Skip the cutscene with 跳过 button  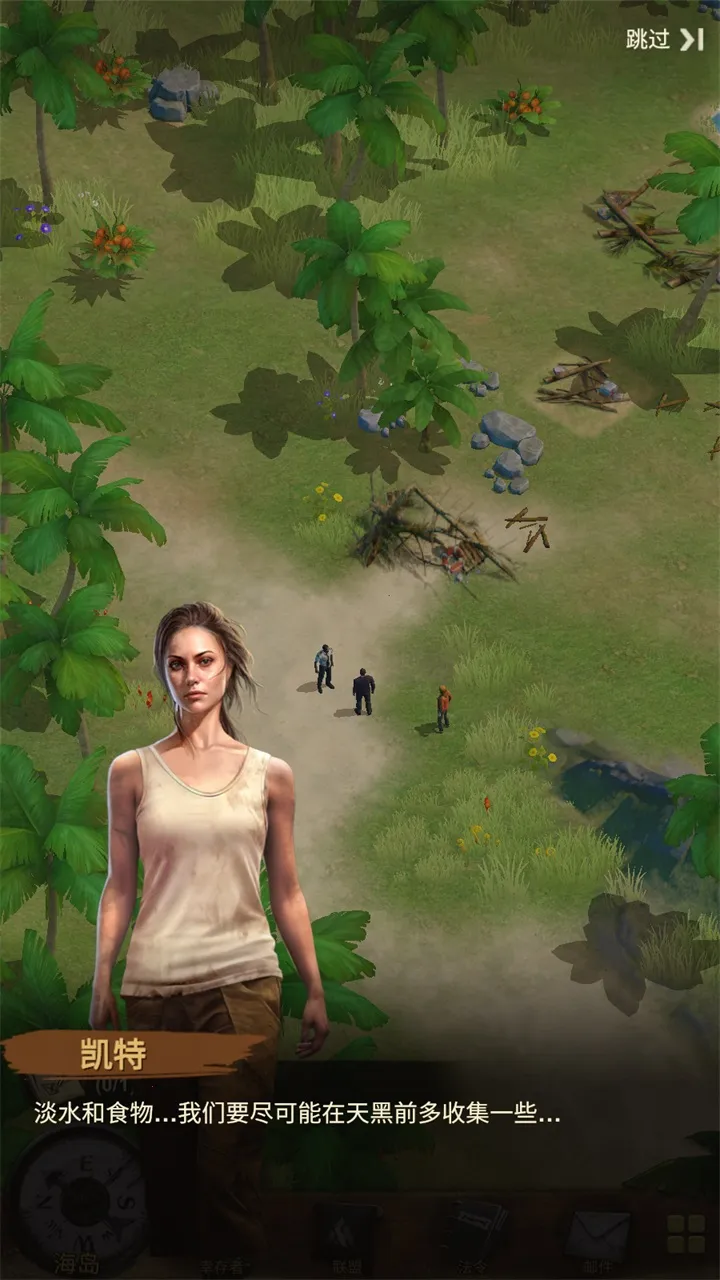tap(665, 40)
